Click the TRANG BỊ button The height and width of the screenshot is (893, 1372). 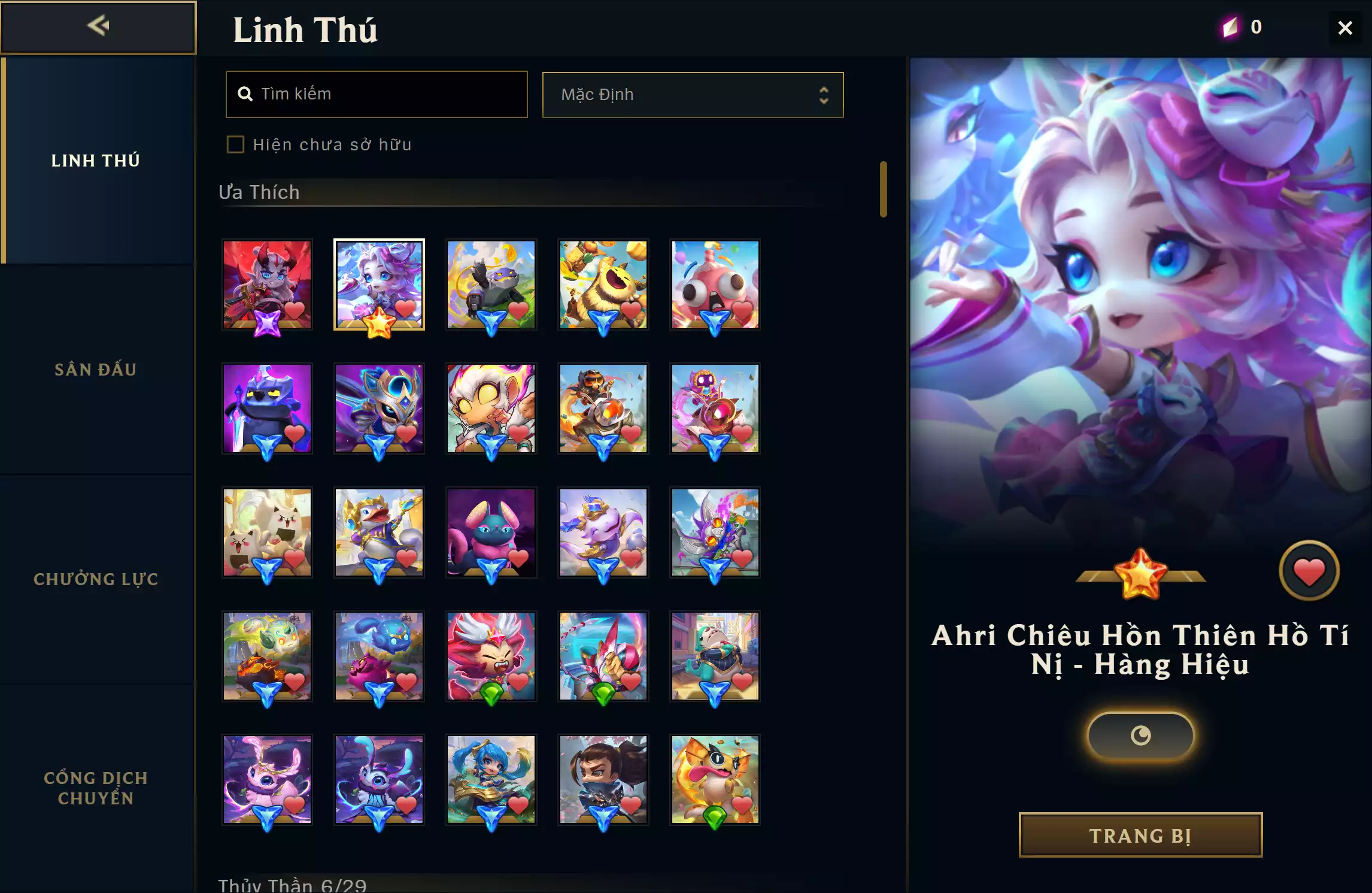click(x=1140, y=835)
